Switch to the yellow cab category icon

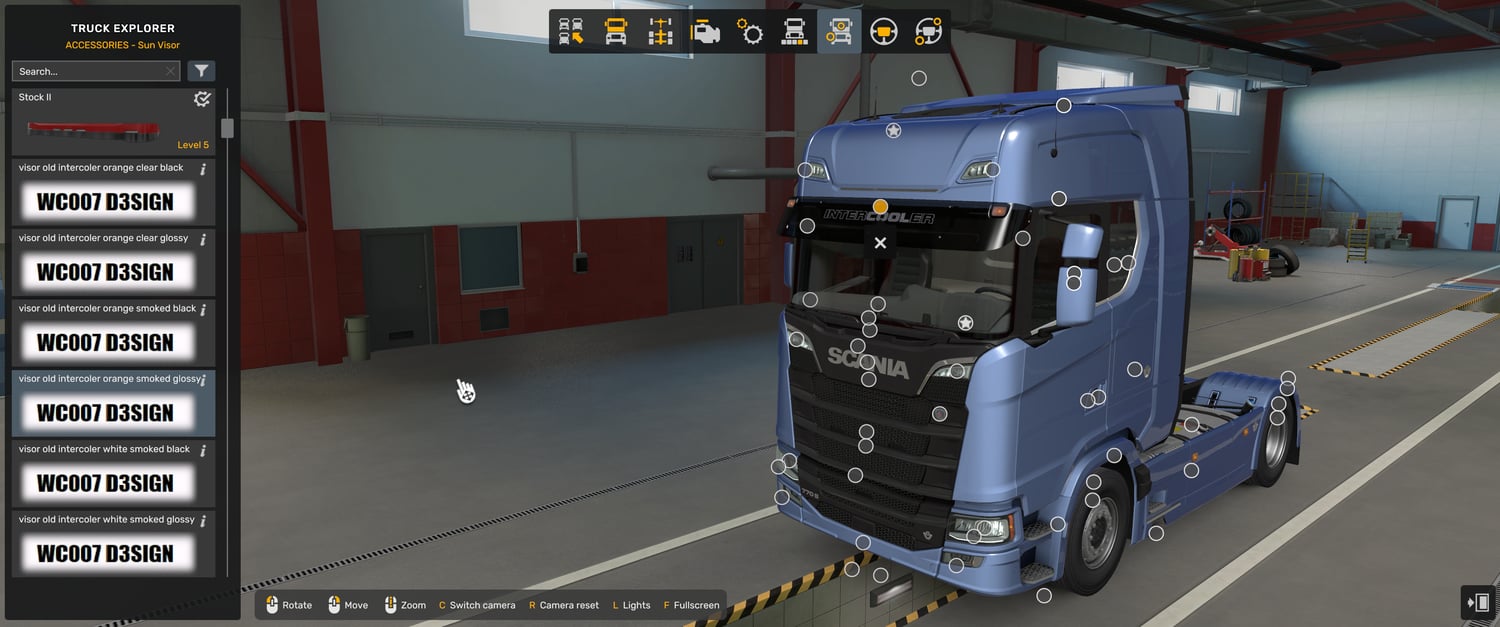tap(616, 32)
